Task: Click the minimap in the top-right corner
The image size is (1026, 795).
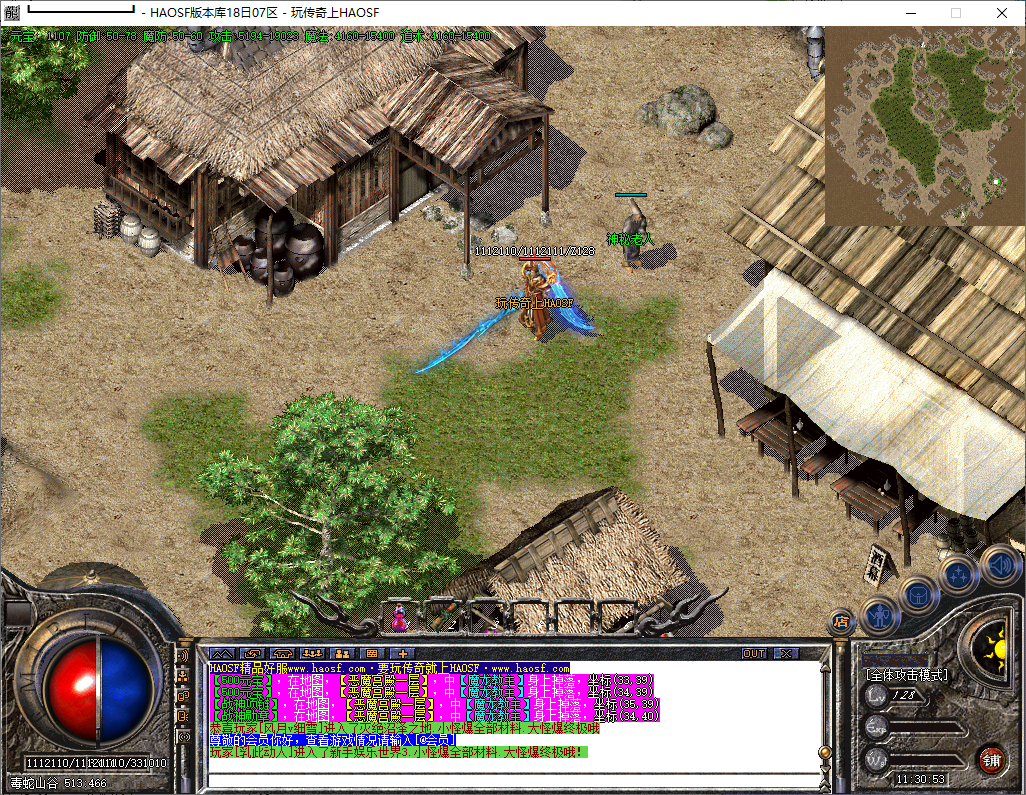Action: tap(924, 126)
